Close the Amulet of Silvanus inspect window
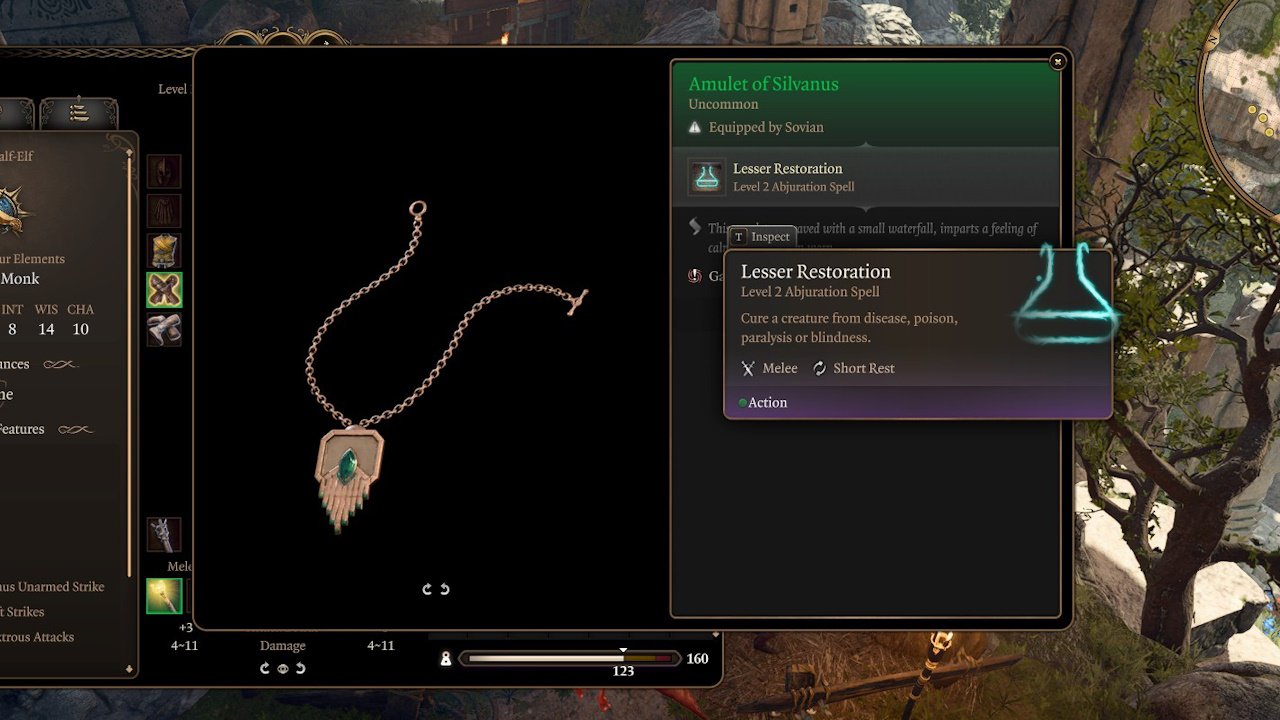Screen dimensions: 1280x720 1057,62
